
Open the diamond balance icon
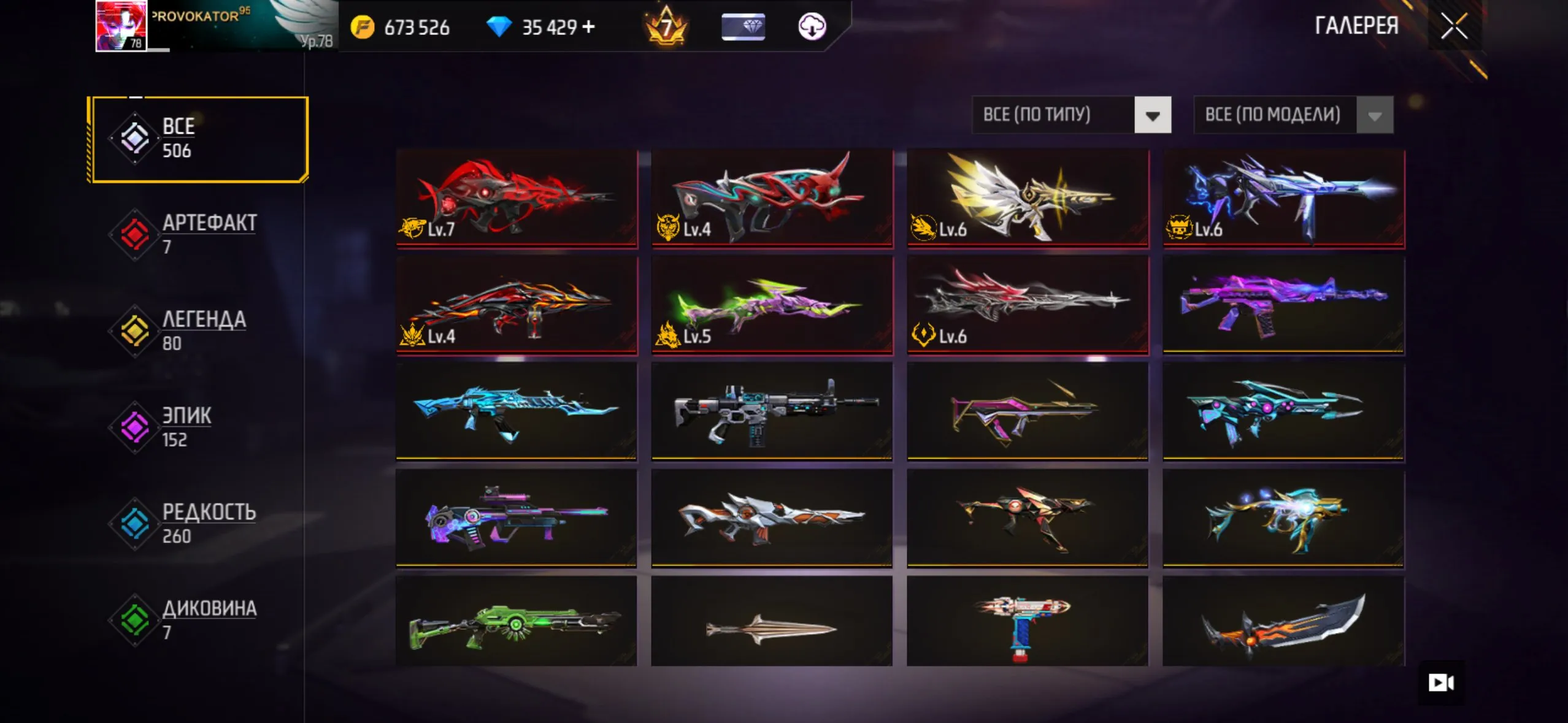click(500, 26)
